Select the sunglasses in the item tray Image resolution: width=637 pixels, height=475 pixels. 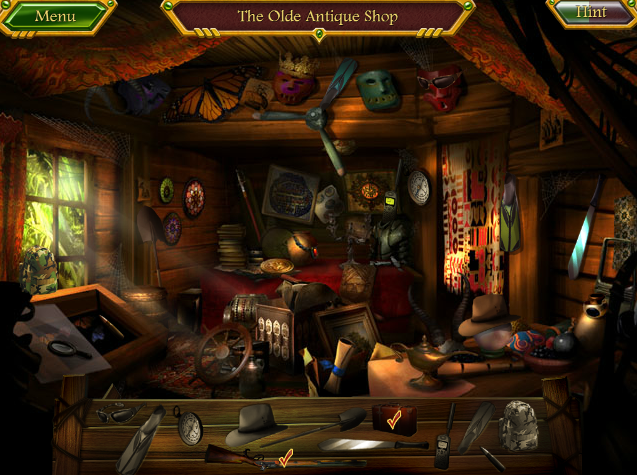pos(115,413)
